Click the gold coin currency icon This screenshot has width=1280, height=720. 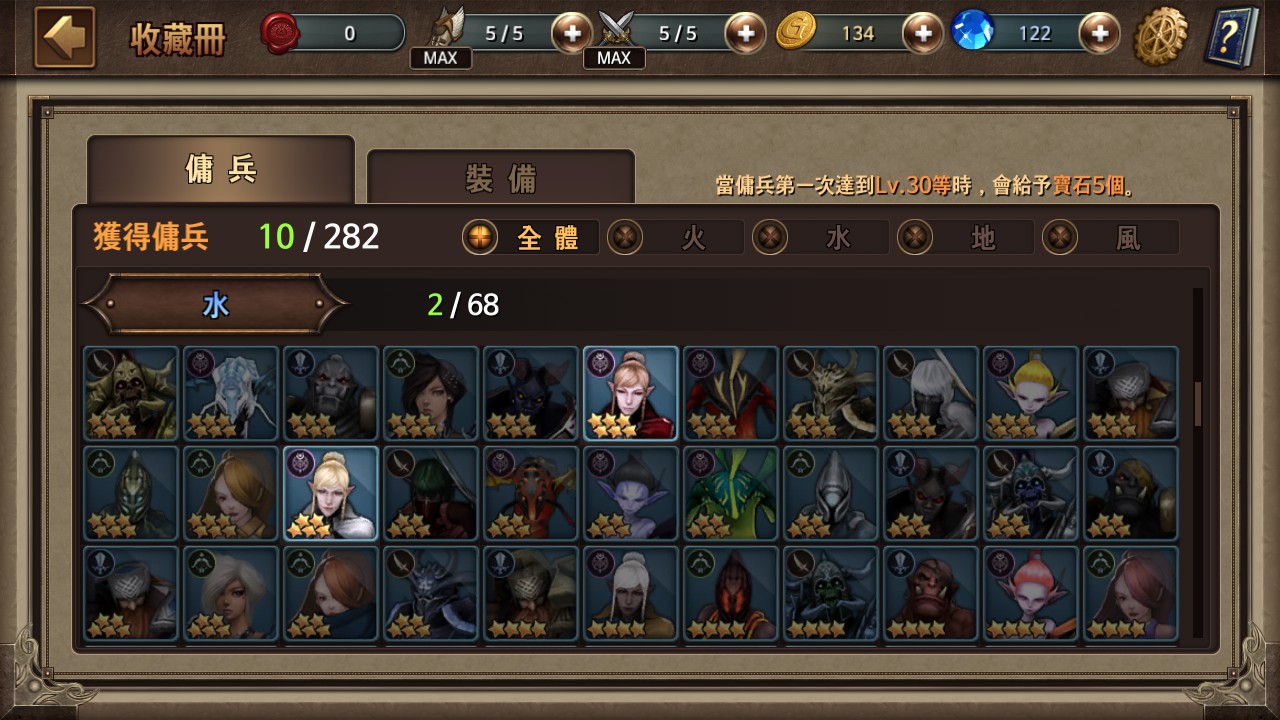pyautogui.click(x=791, y=32)
